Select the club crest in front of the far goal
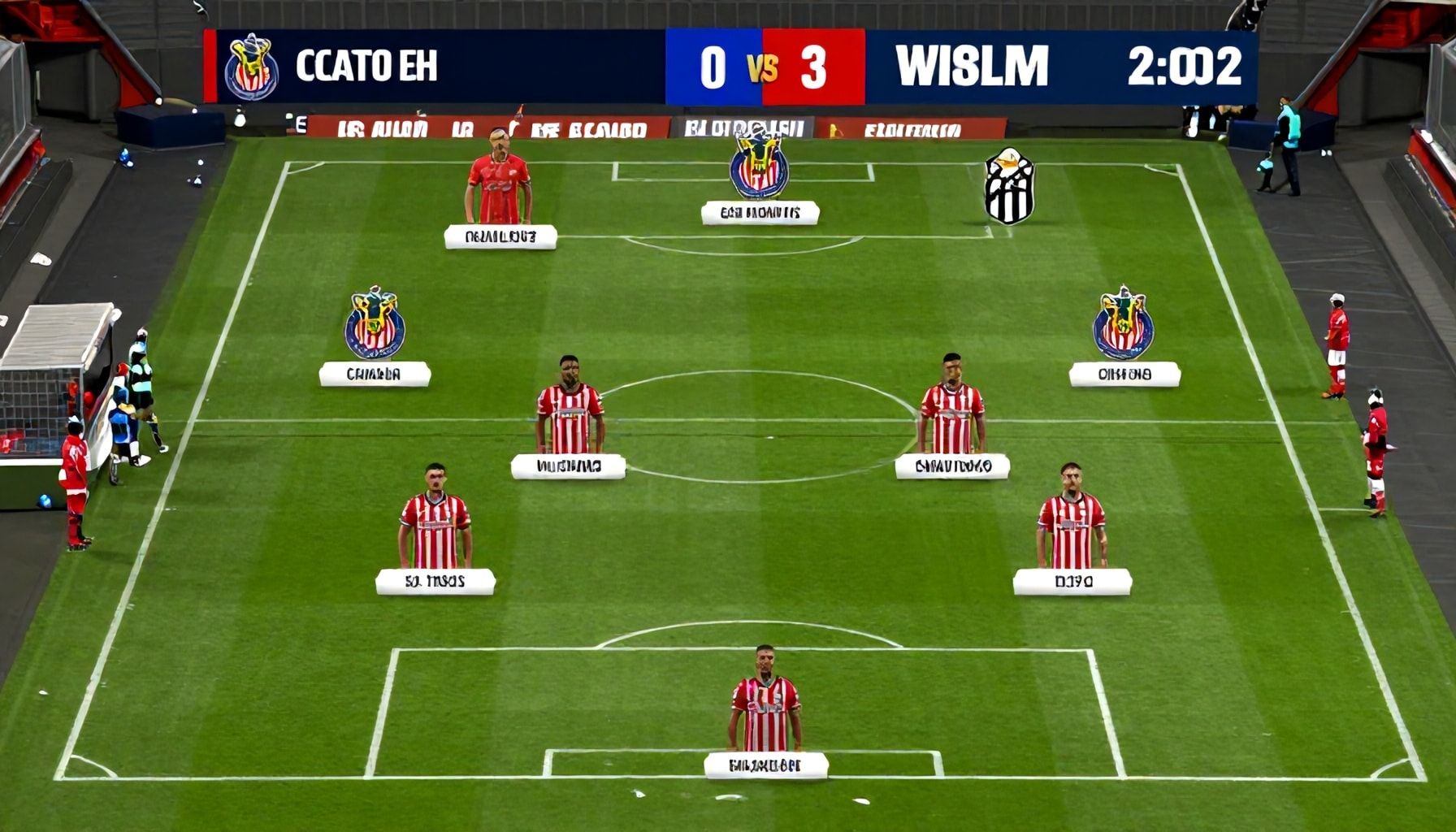Image resolution: width=1456 pixels, height=832 pixels. (x=759, y=165)
